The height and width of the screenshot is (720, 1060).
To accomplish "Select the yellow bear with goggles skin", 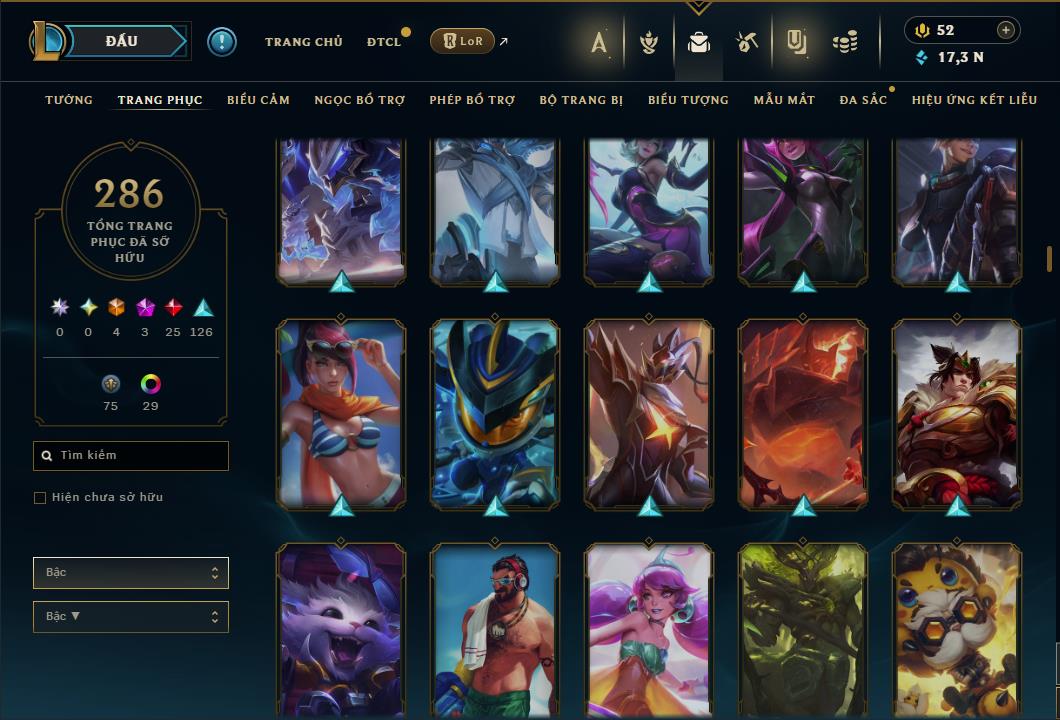I will pyautogui.click(x=957, y=630).
